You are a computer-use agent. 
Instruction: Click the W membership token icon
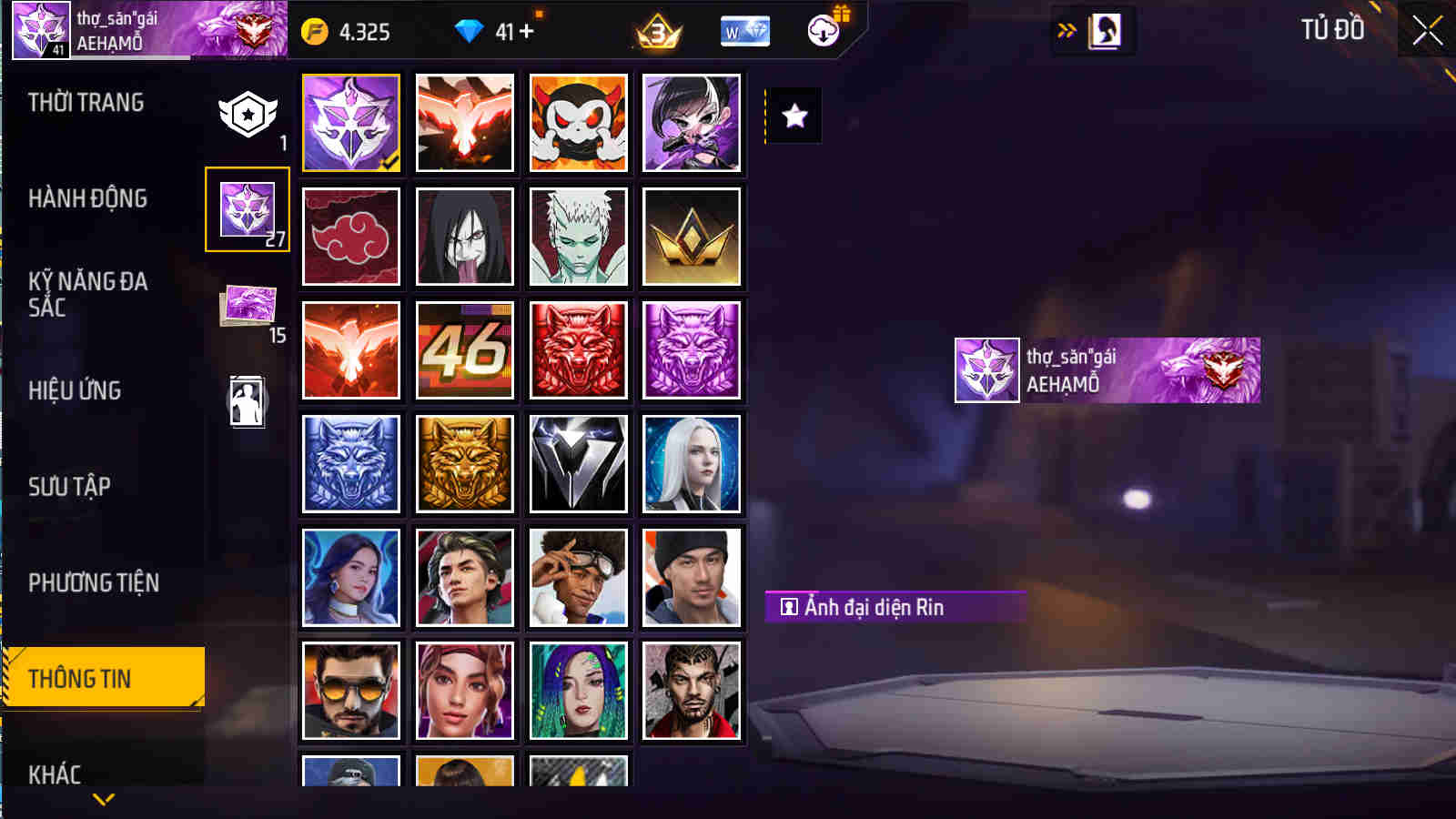(744, 32)
